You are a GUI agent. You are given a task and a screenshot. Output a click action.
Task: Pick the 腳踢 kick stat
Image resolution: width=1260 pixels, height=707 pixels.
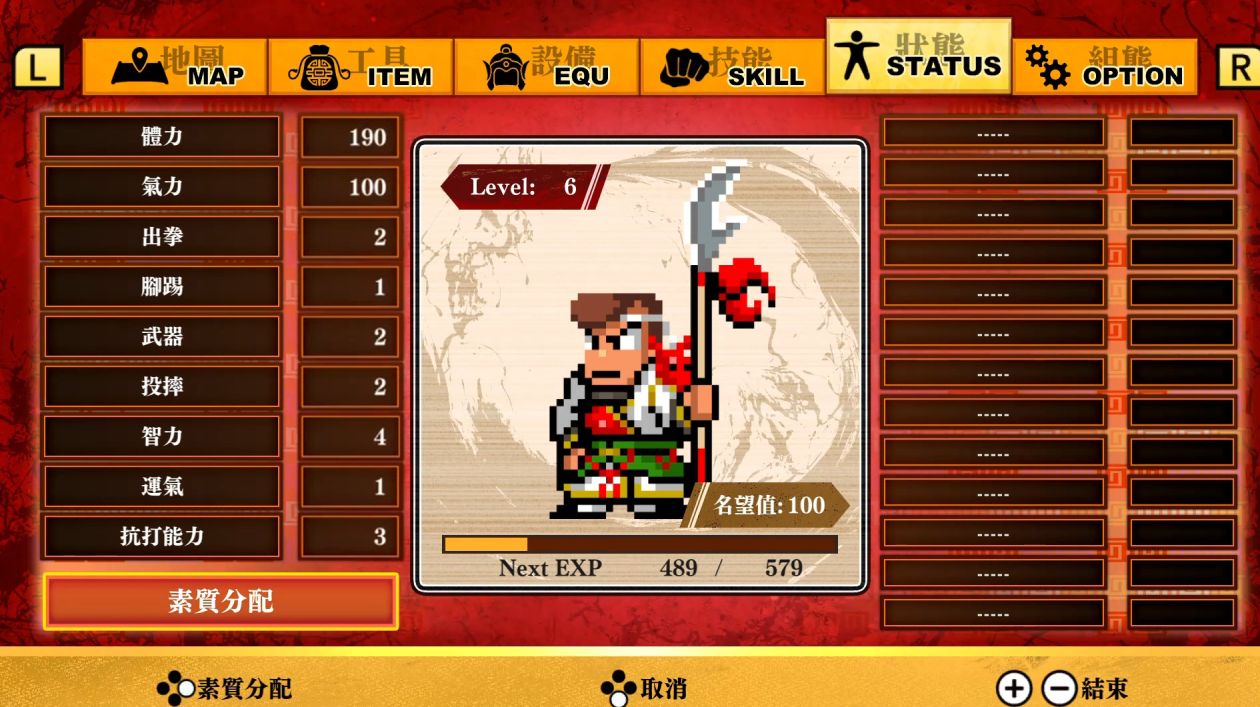162,287
